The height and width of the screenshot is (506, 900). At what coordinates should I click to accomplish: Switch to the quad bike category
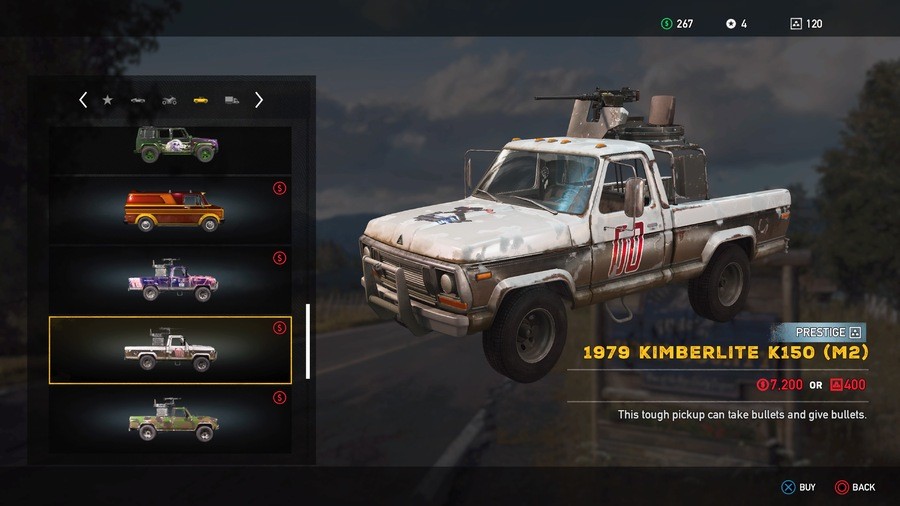[169, 100]
